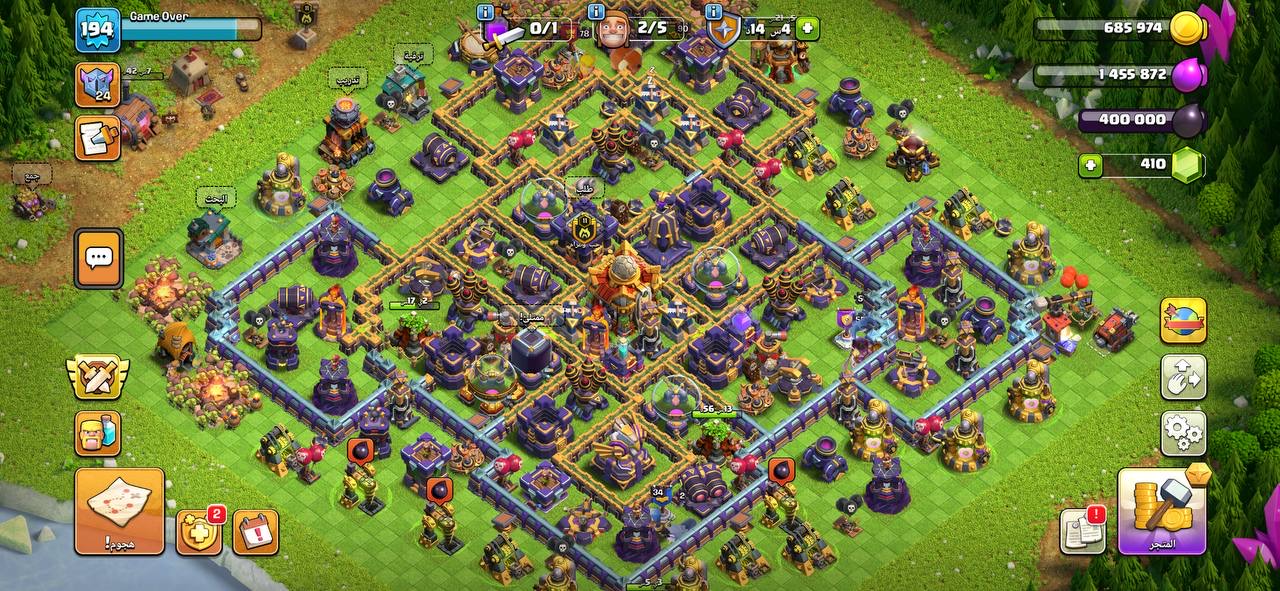Open the crossed swords war button

coord(98,376)
